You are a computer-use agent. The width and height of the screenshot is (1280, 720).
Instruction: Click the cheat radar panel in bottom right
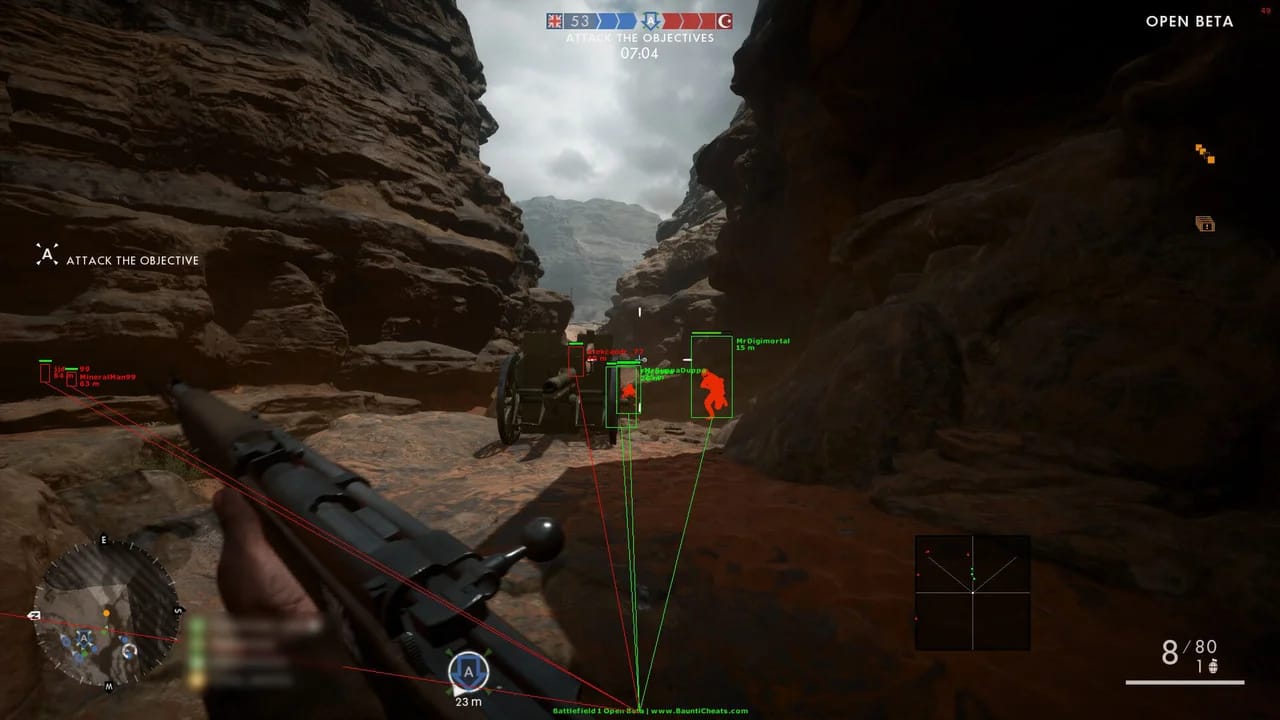pos(971,592)
